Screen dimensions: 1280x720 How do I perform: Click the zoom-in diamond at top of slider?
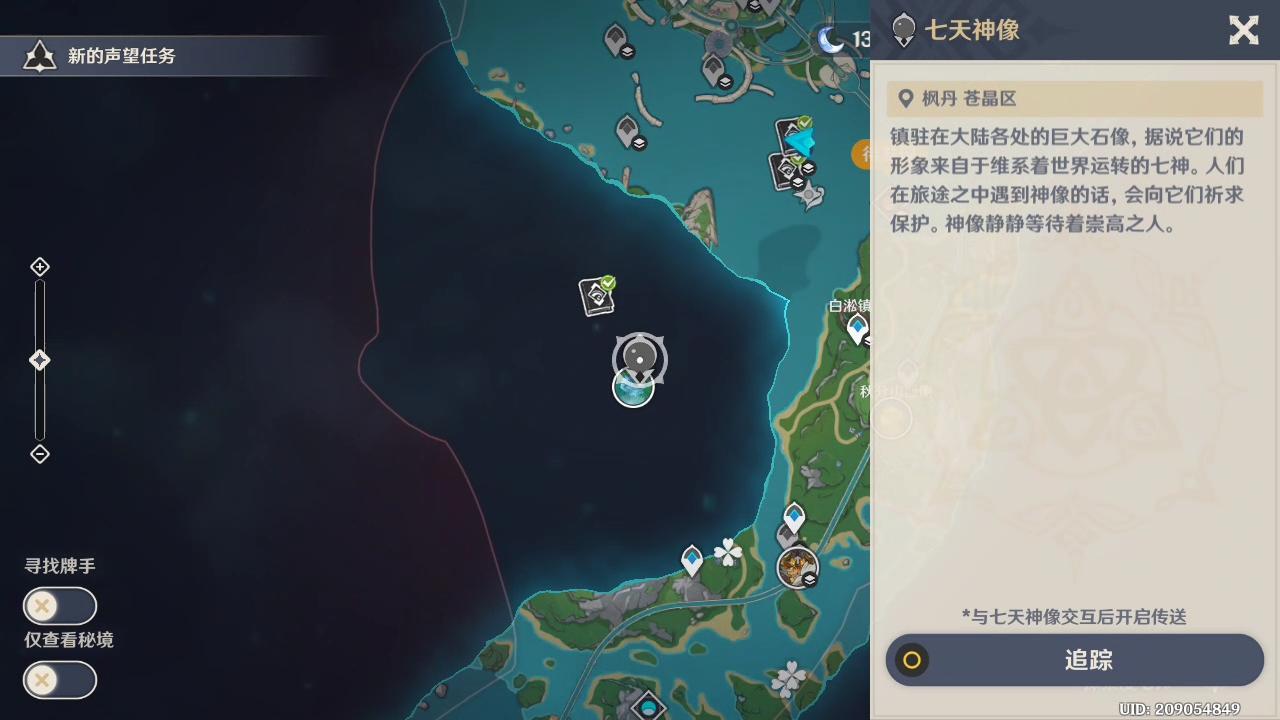coord(40,267)
